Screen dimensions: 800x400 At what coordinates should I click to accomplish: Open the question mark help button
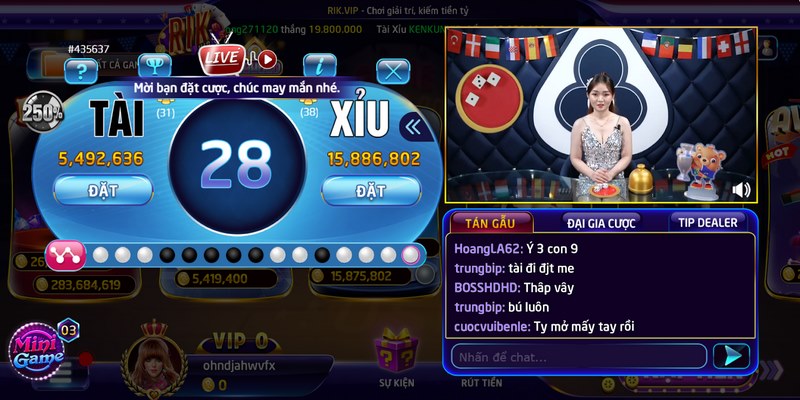pyautogui.click(x=80, y=69)
